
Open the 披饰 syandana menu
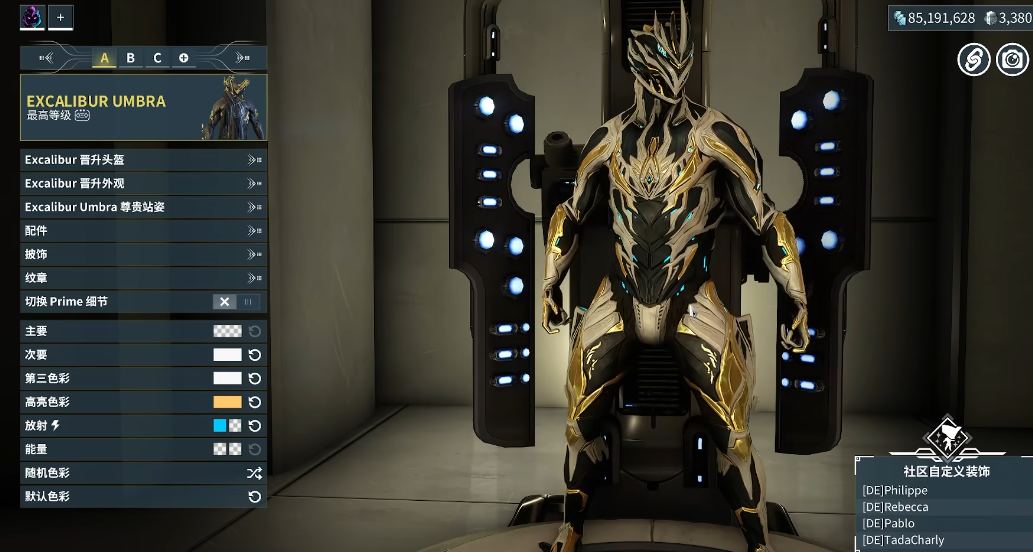(143, 254)
